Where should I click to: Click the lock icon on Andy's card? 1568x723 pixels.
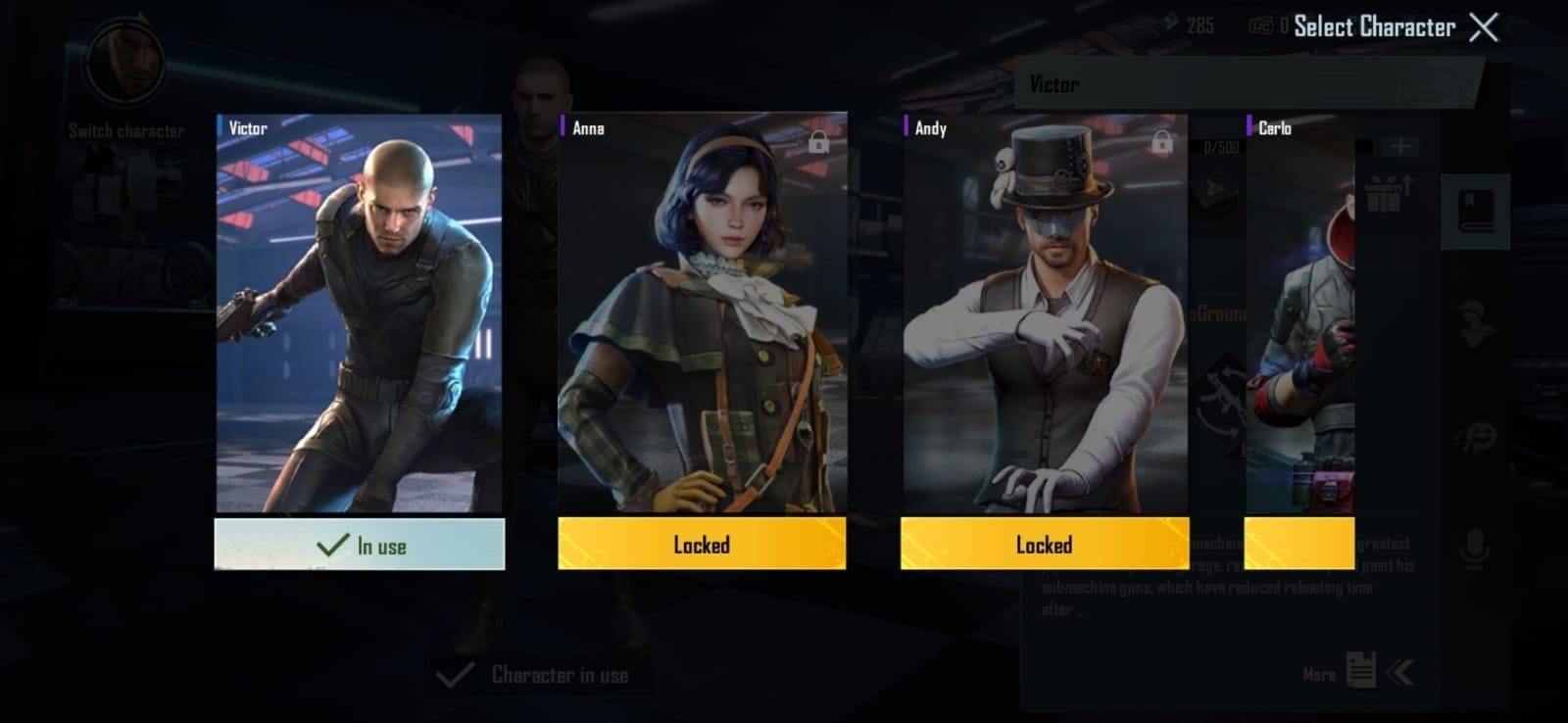(x=1161, y=142)
